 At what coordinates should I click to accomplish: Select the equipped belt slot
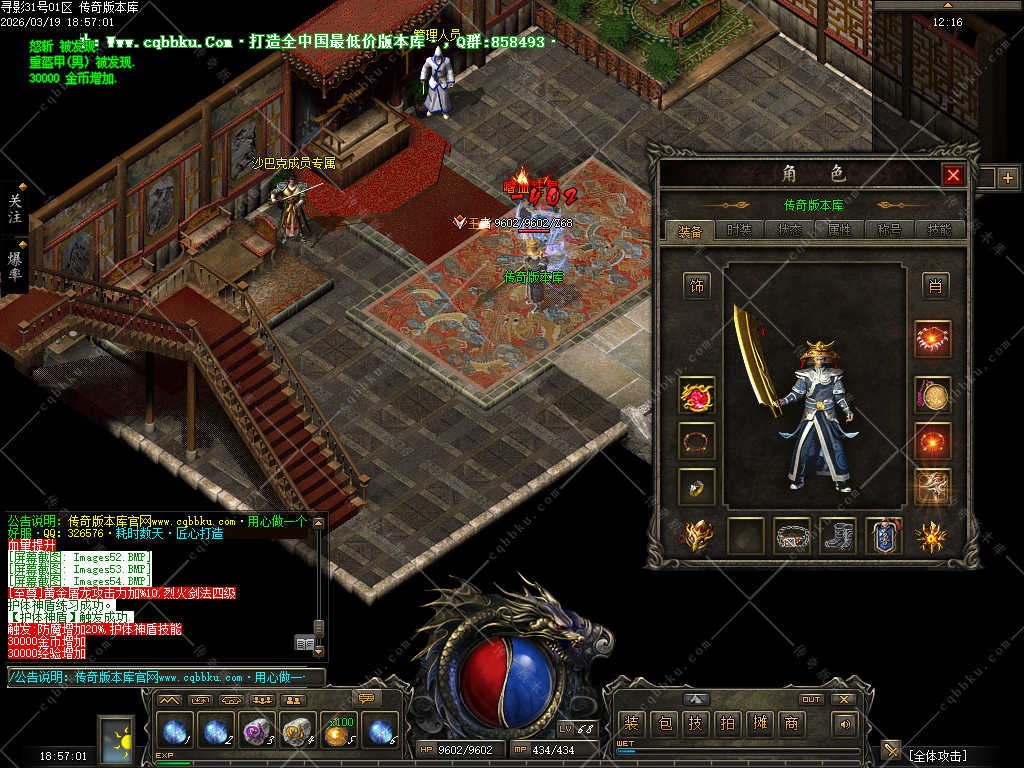click(792, 536)
